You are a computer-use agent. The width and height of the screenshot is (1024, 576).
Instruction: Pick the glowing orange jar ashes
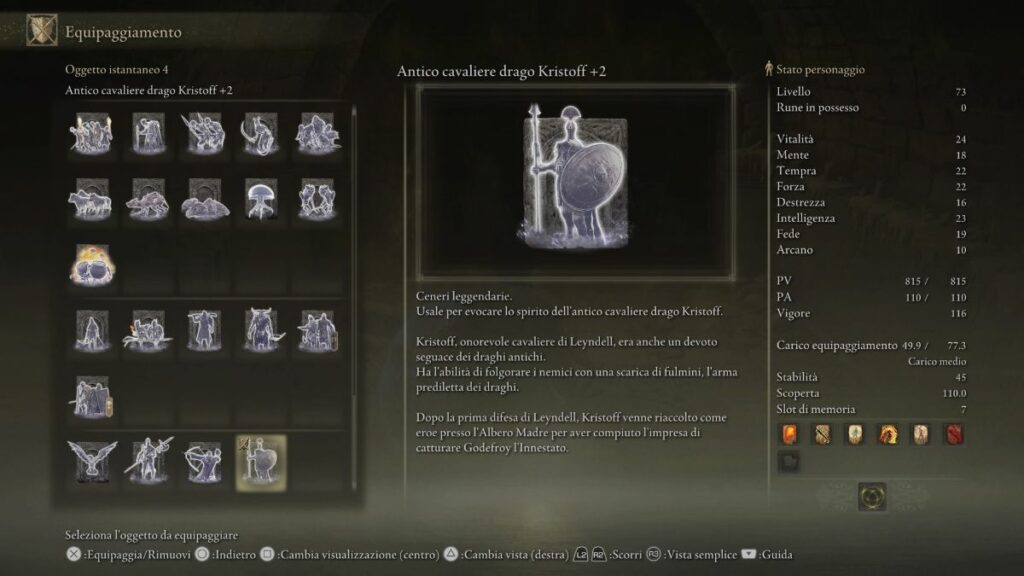click(91, 264)
